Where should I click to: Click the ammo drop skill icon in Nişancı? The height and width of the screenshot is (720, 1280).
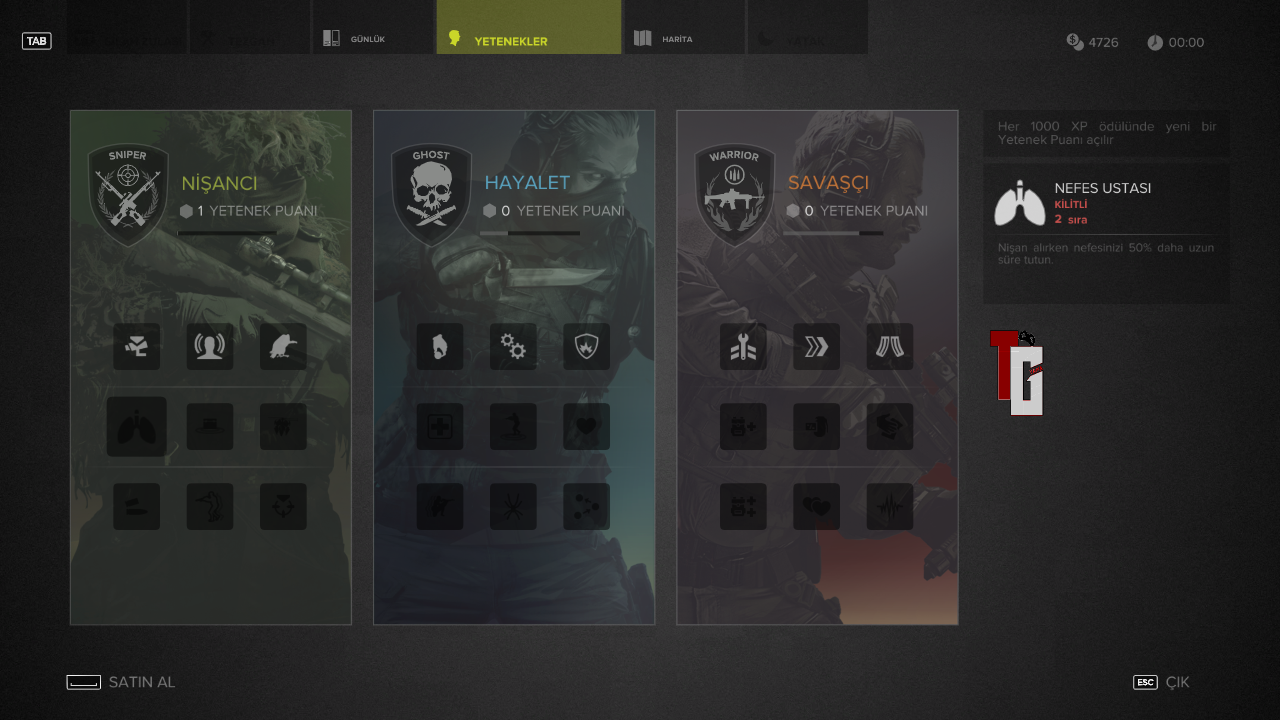click(x=136, y=346)
